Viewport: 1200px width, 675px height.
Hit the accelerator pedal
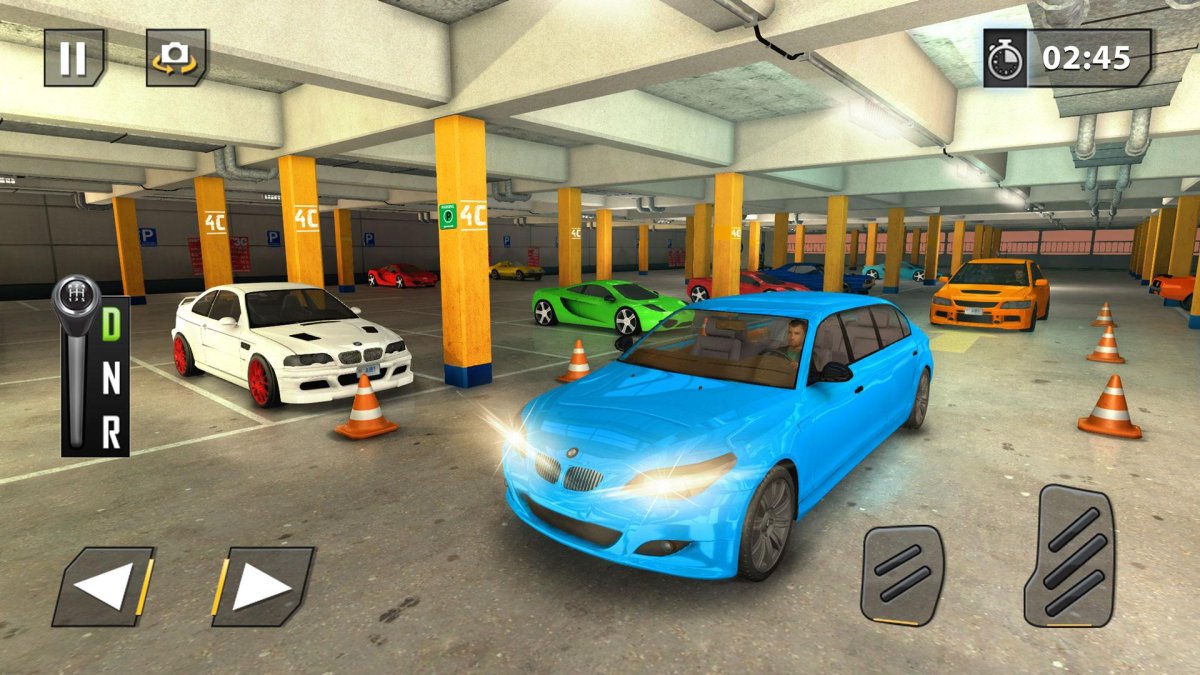coord(1069,555)
